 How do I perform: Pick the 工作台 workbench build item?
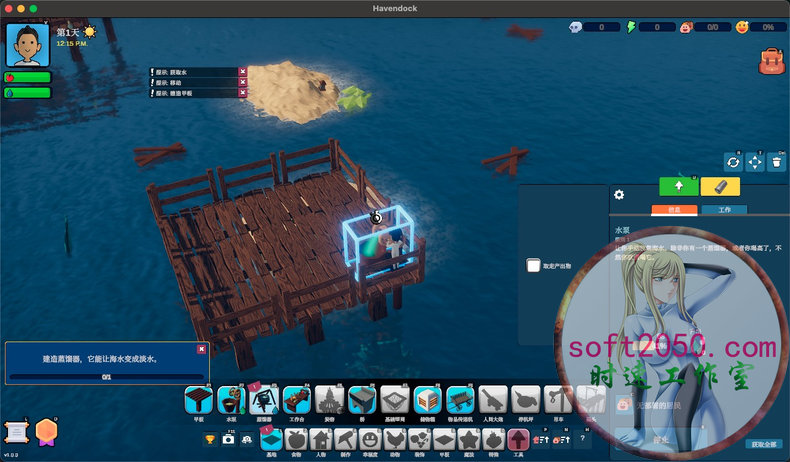pos(296,400)
